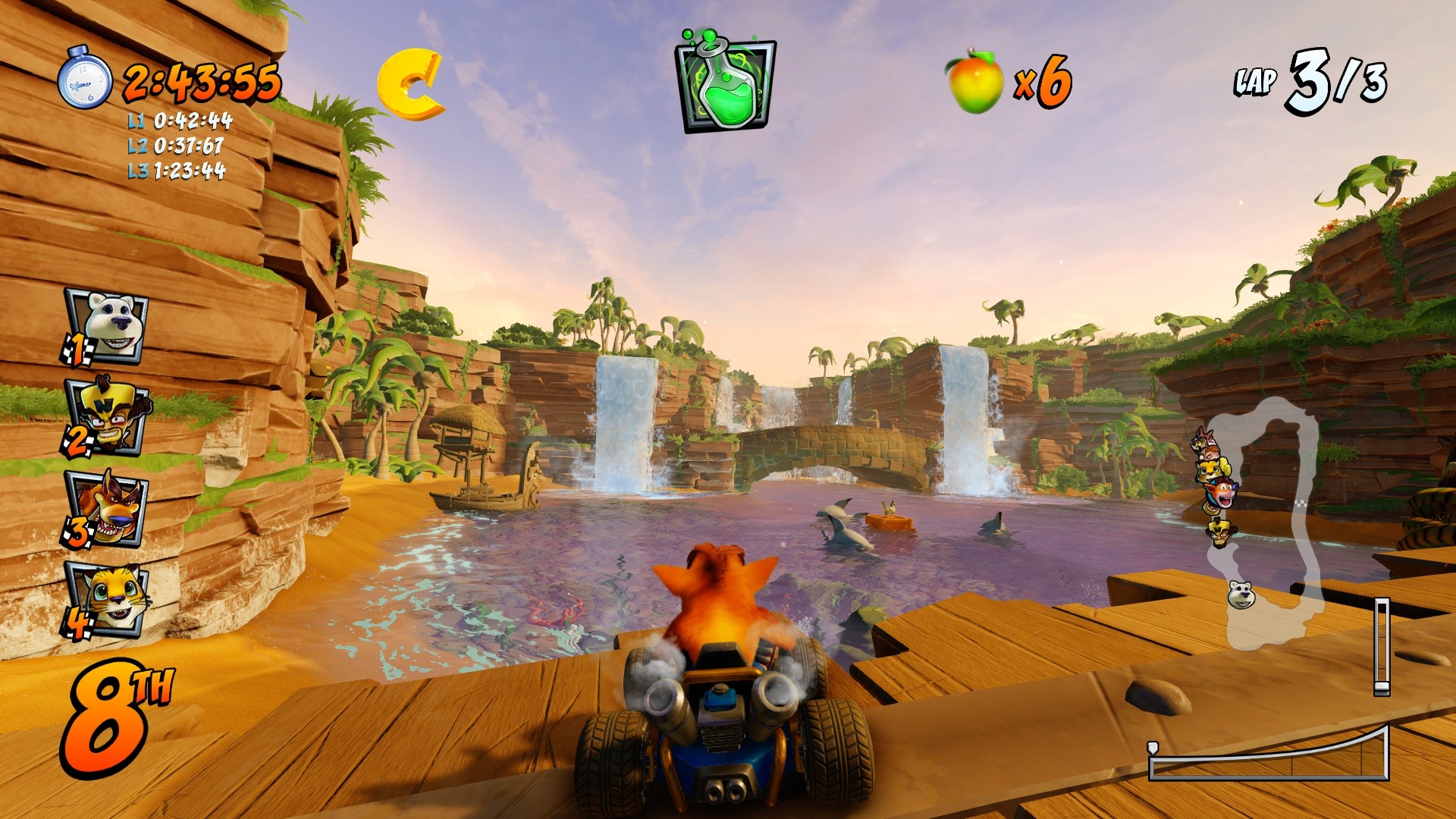Click the finish line checkers on the minimap

pos(1301,503)
